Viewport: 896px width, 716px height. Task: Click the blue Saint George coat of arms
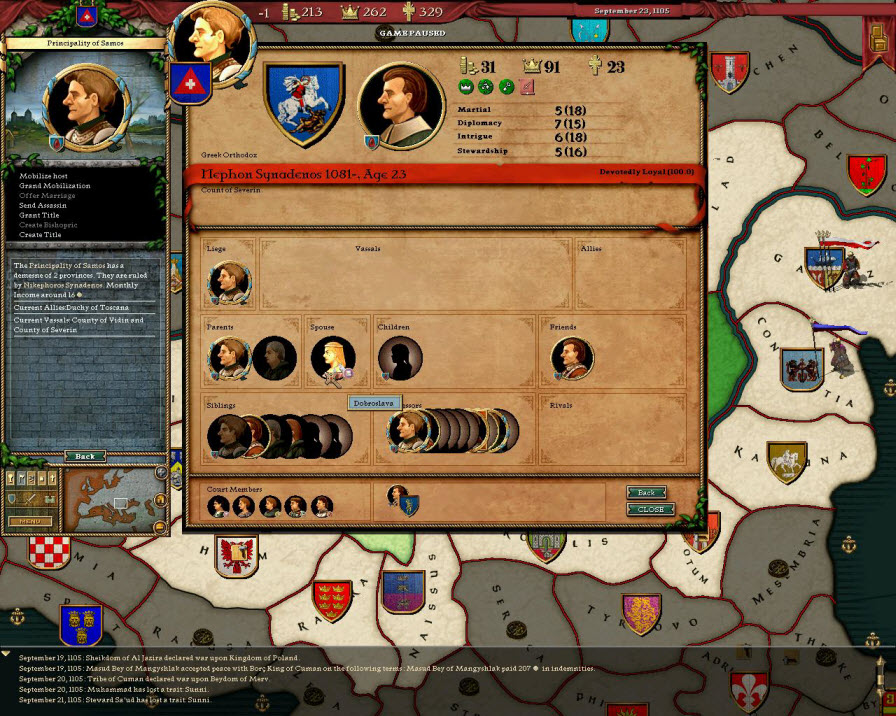coord(304,103)
